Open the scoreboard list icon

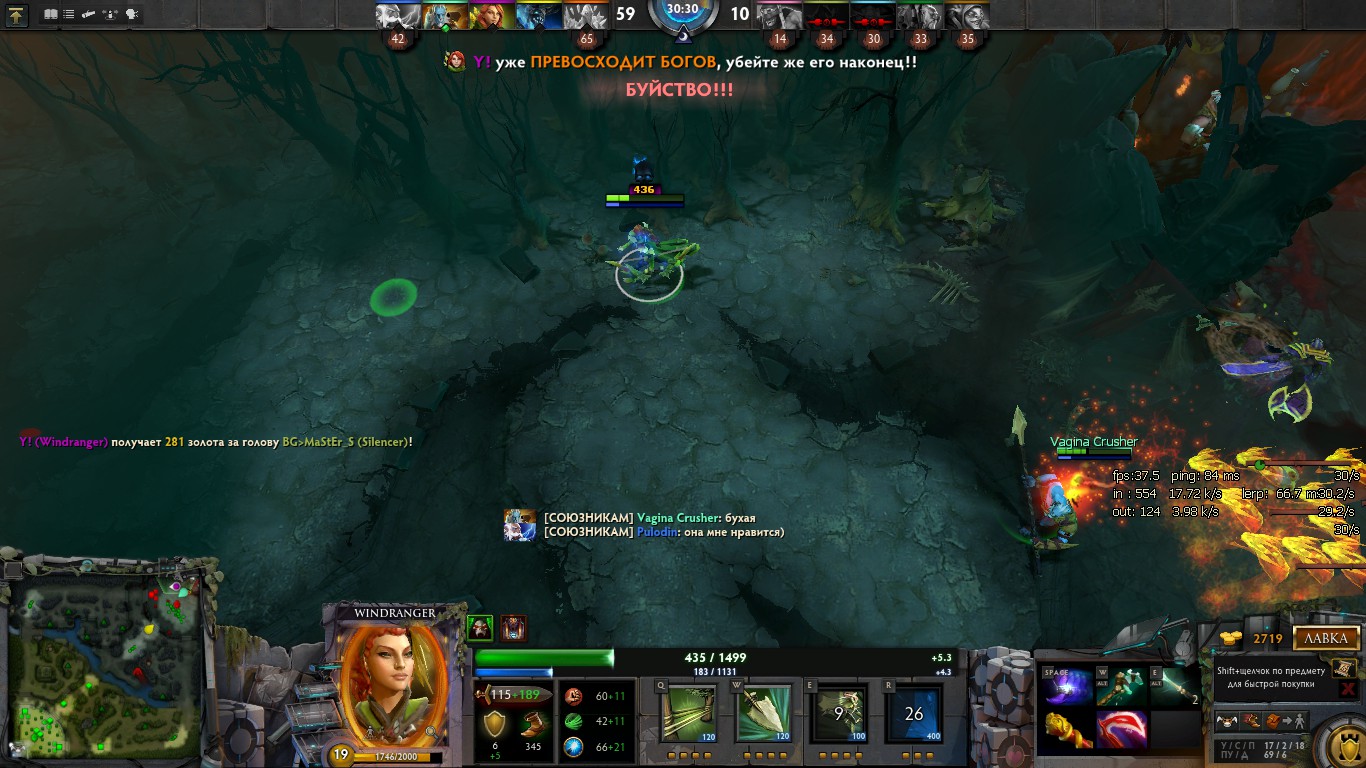click(68, 15)
